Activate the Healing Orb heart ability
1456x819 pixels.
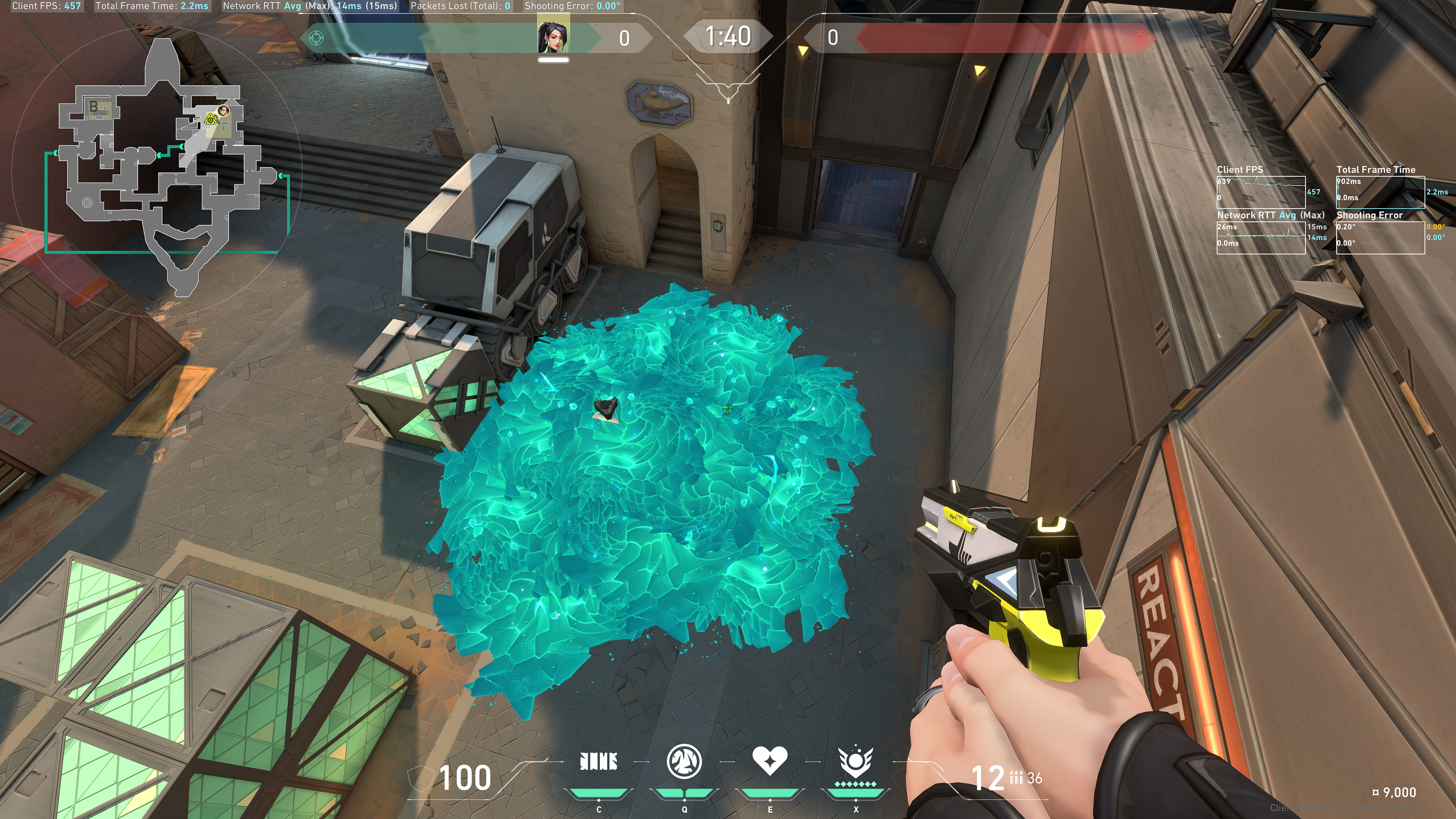point(769,760)
